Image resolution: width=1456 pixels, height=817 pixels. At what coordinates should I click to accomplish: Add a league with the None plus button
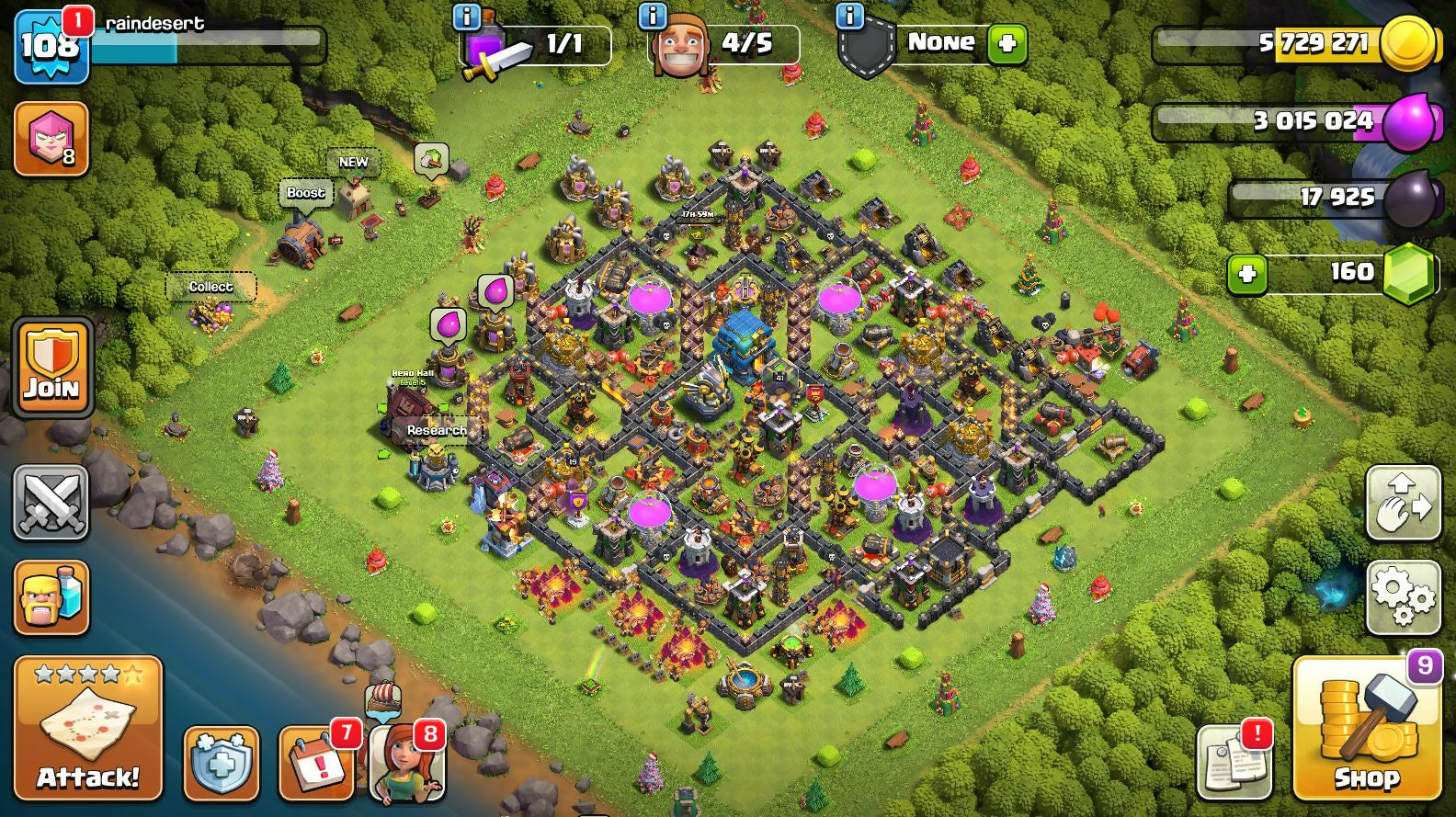coord(1007,43)
